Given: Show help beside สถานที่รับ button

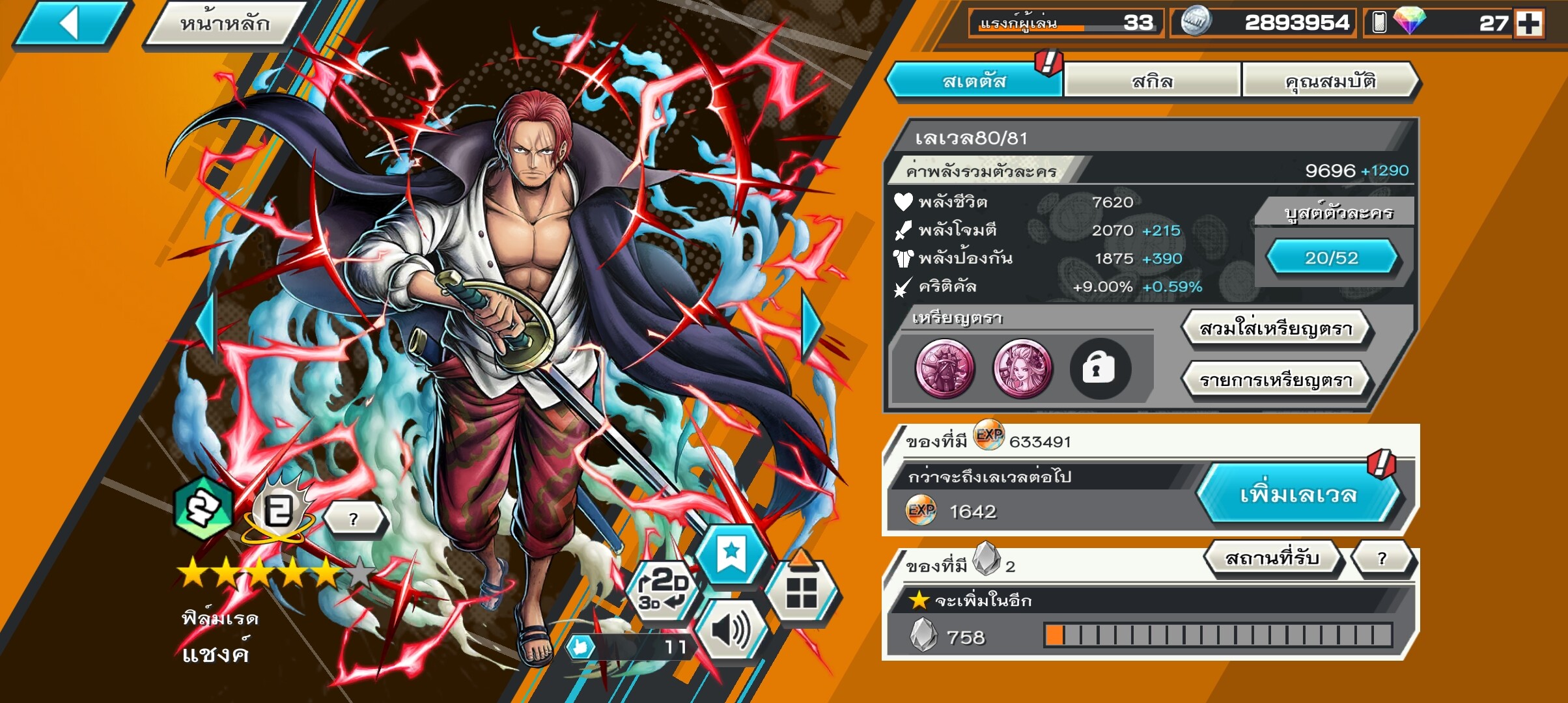Looking at the screenshot, I should pyautogui.click(x=1382, y=558).
